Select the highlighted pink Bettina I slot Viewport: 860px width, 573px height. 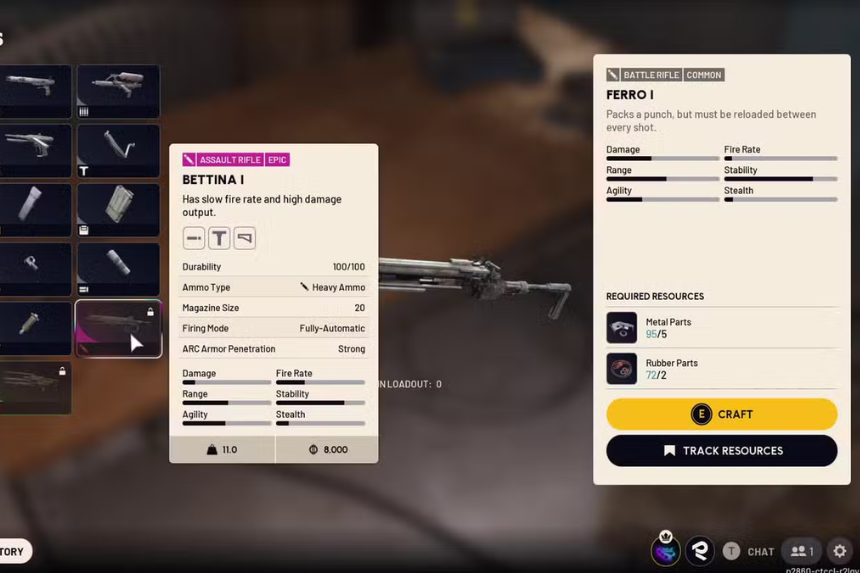pyautogui.click(x=118, y=329)
